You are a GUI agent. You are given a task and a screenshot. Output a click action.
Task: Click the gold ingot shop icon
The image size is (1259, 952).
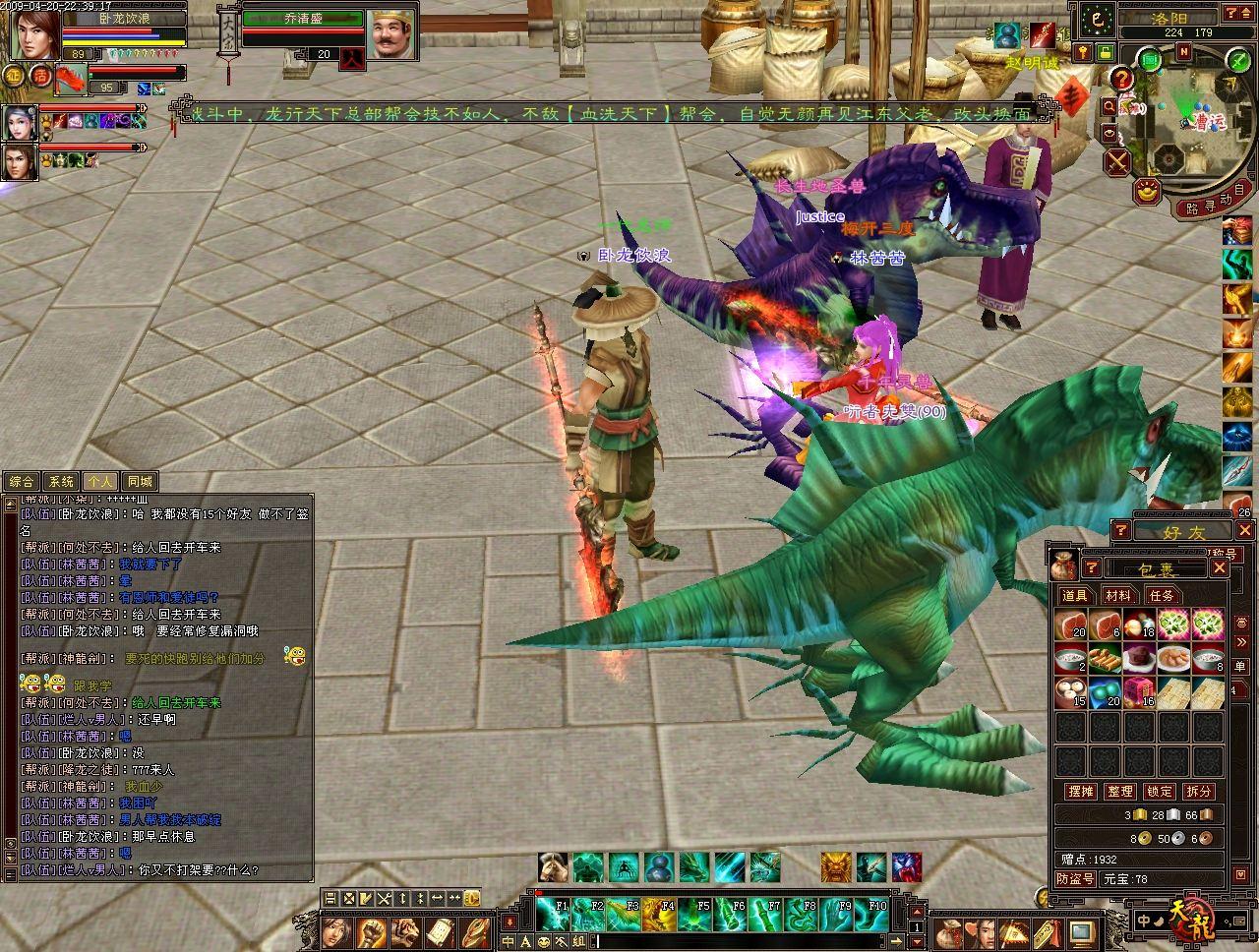coord(1146,192)
